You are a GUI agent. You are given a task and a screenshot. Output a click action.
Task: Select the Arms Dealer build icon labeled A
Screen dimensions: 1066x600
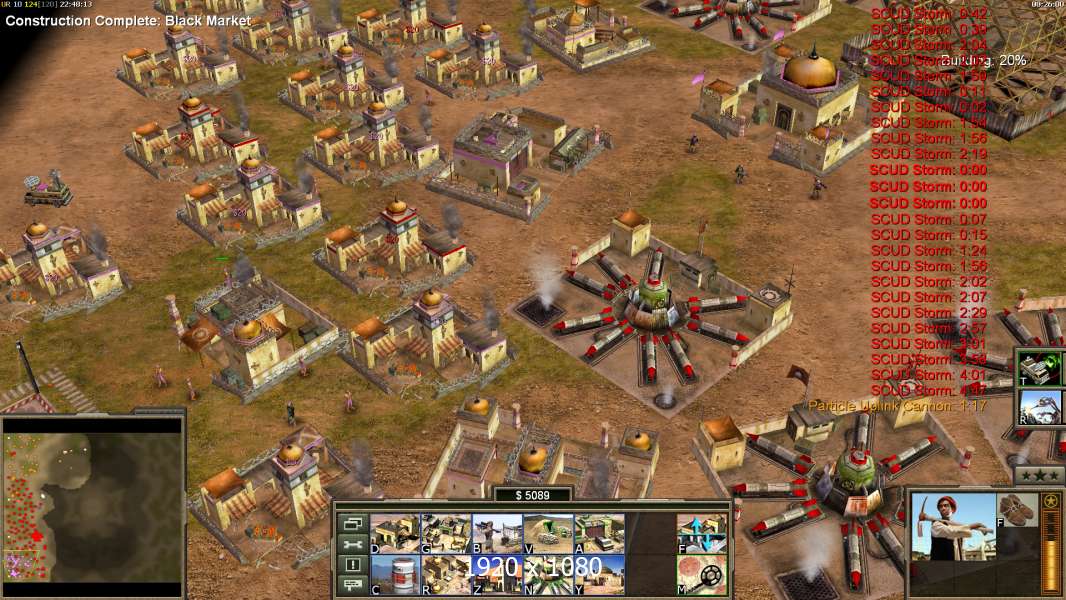(x=599, y=533)
